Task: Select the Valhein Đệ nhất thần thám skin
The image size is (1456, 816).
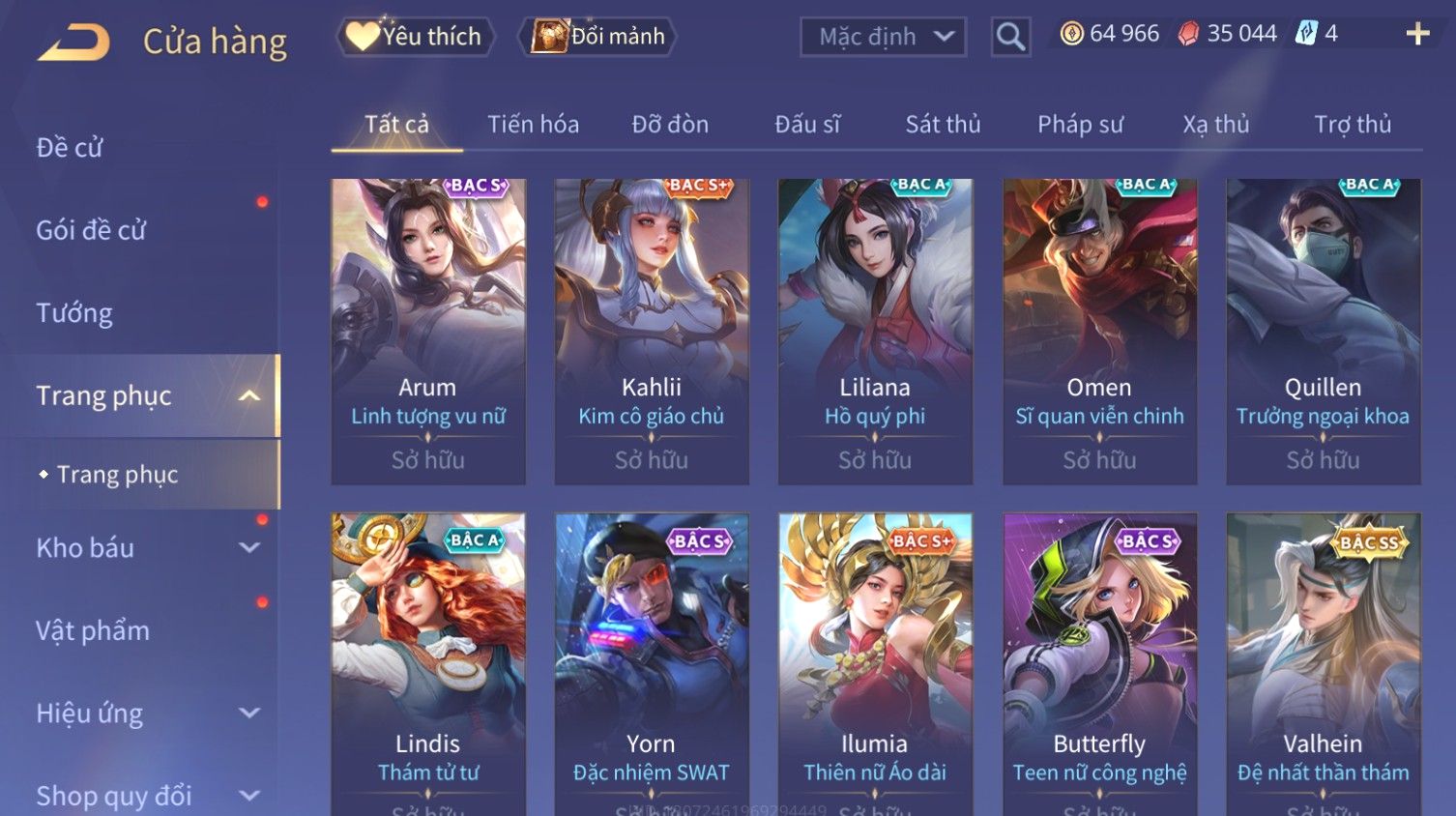Action: (1323, 667)
